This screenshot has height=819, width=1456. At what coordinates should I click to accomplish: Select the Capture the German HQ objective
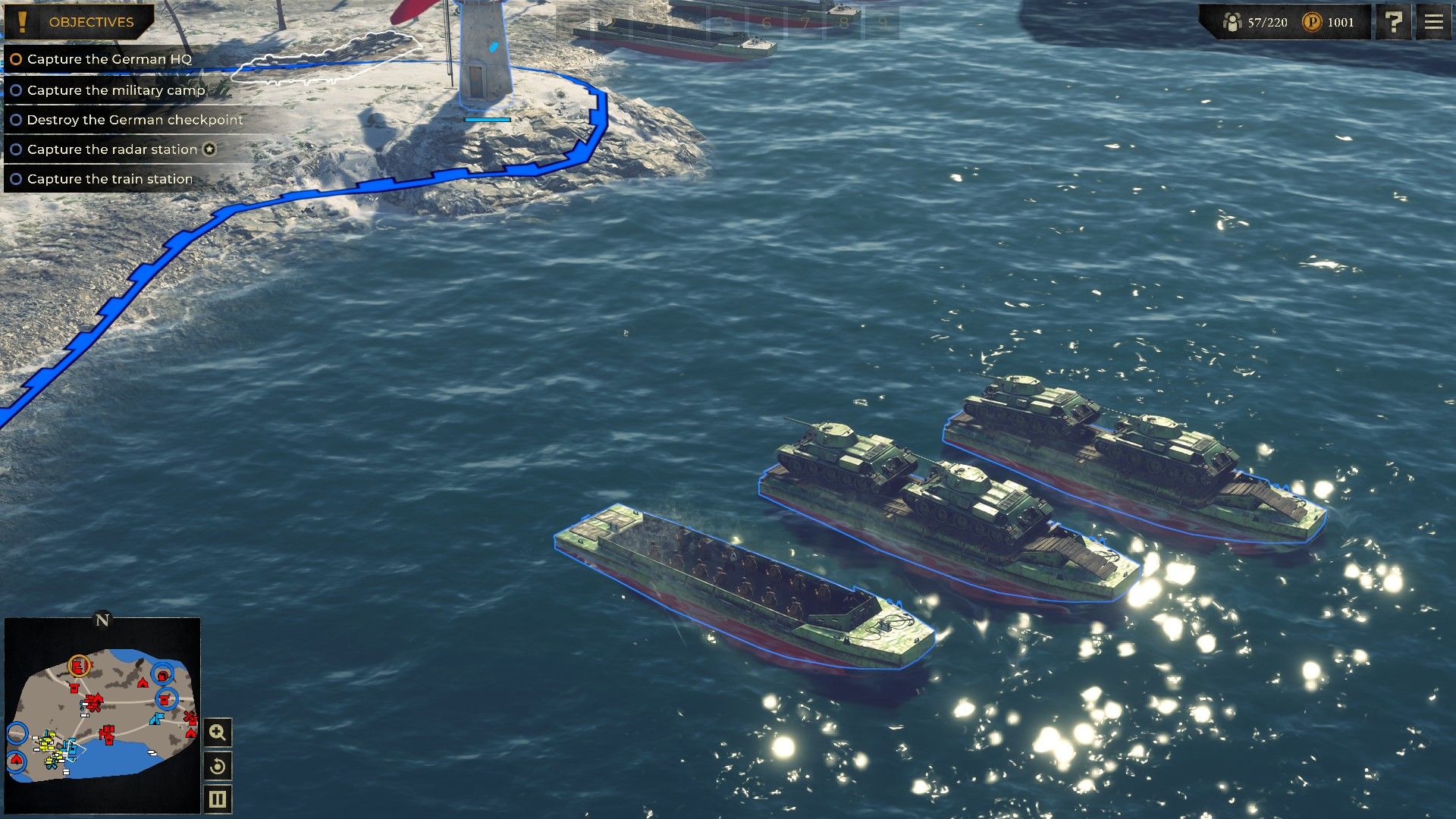point(108,59)
